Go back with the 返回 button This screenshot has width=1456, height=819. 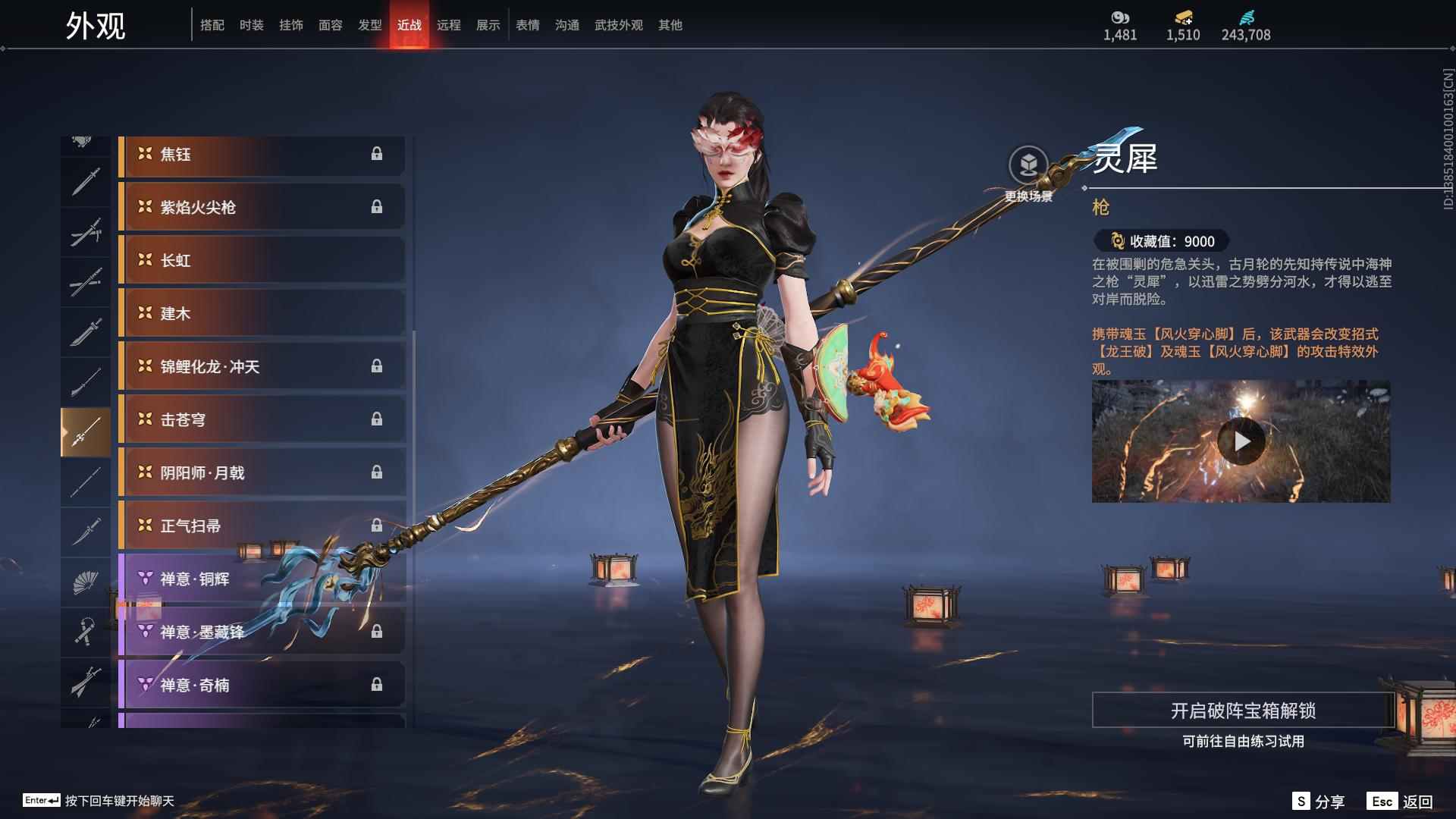(x=1401, y=802)
